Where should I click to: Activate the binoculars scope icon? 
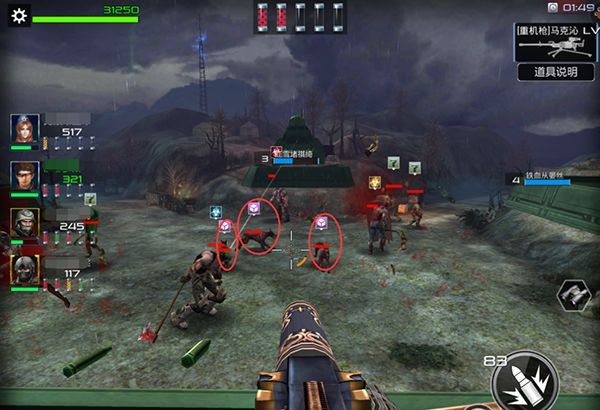[573, 294]
